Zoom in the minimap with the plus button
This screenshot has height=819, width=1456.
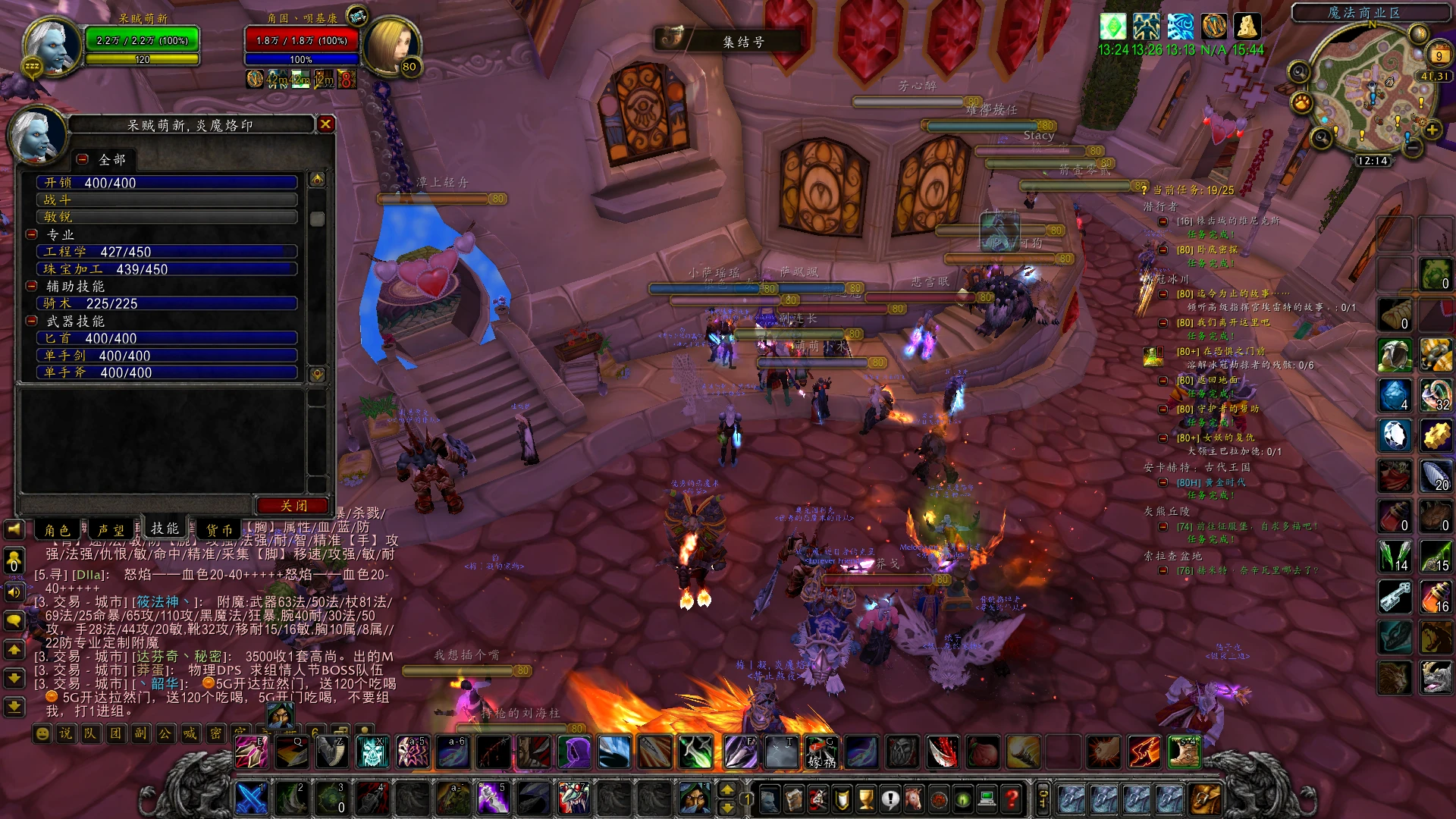1432,130
